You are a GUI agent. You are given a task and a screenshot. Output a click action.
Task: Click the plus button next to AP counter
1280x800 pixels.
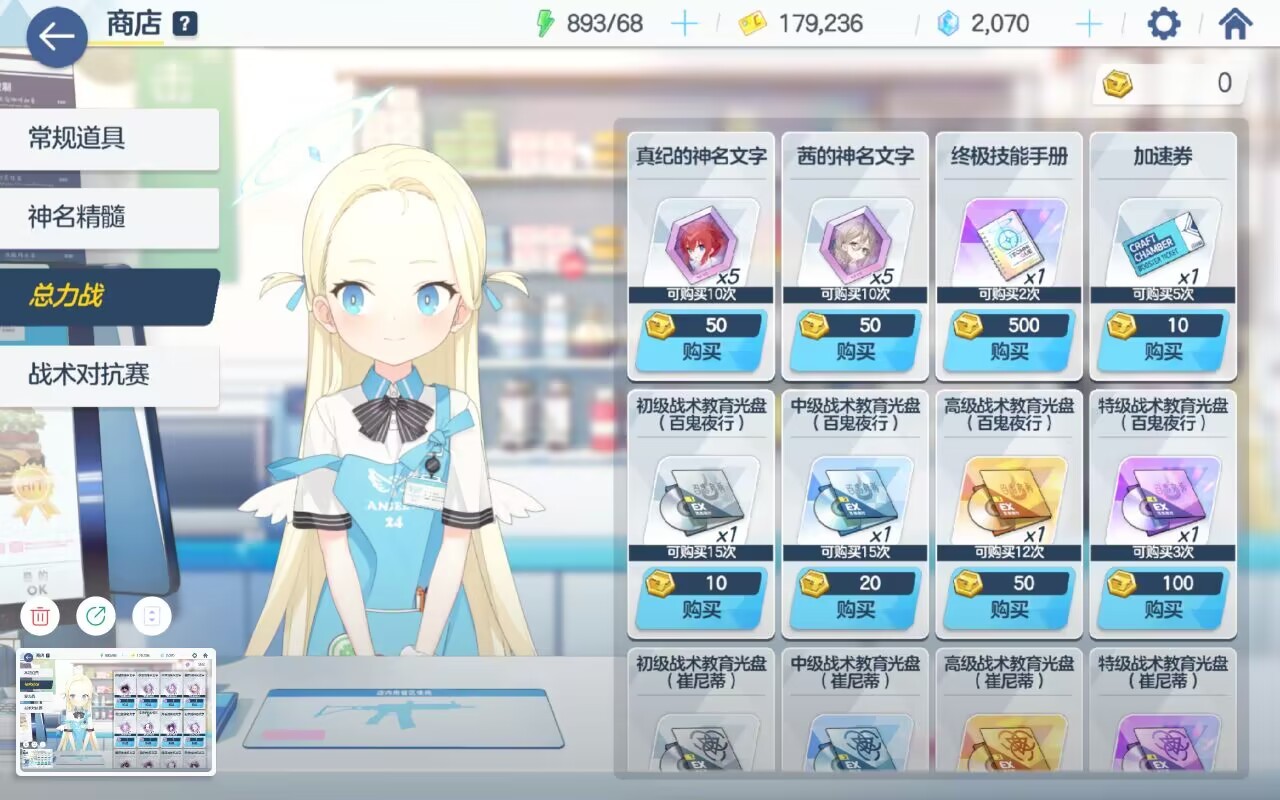pyautogui.click(x=686, y=22)
